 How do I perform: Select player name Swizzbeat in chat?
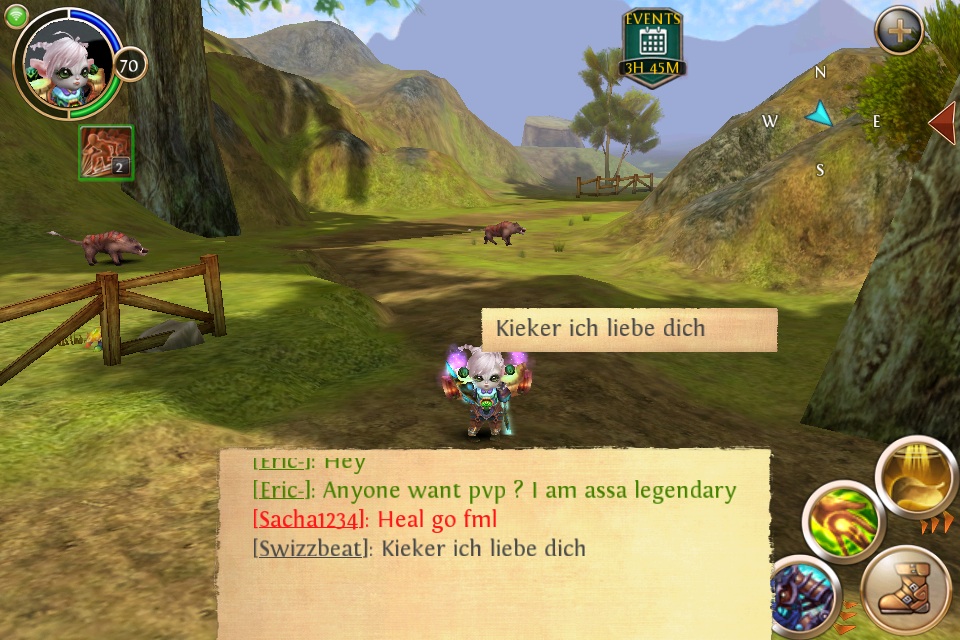point(312,548)
